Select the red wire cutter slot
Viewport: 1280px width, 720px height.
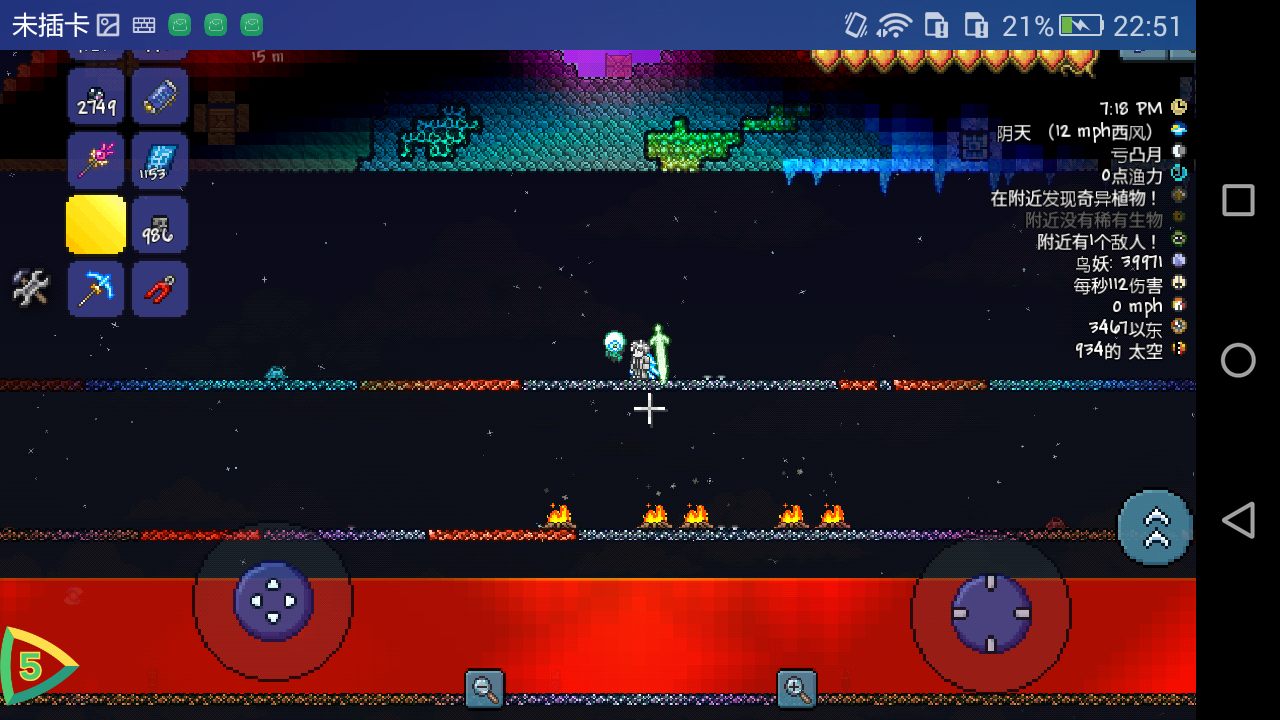[x=159, y=289]
